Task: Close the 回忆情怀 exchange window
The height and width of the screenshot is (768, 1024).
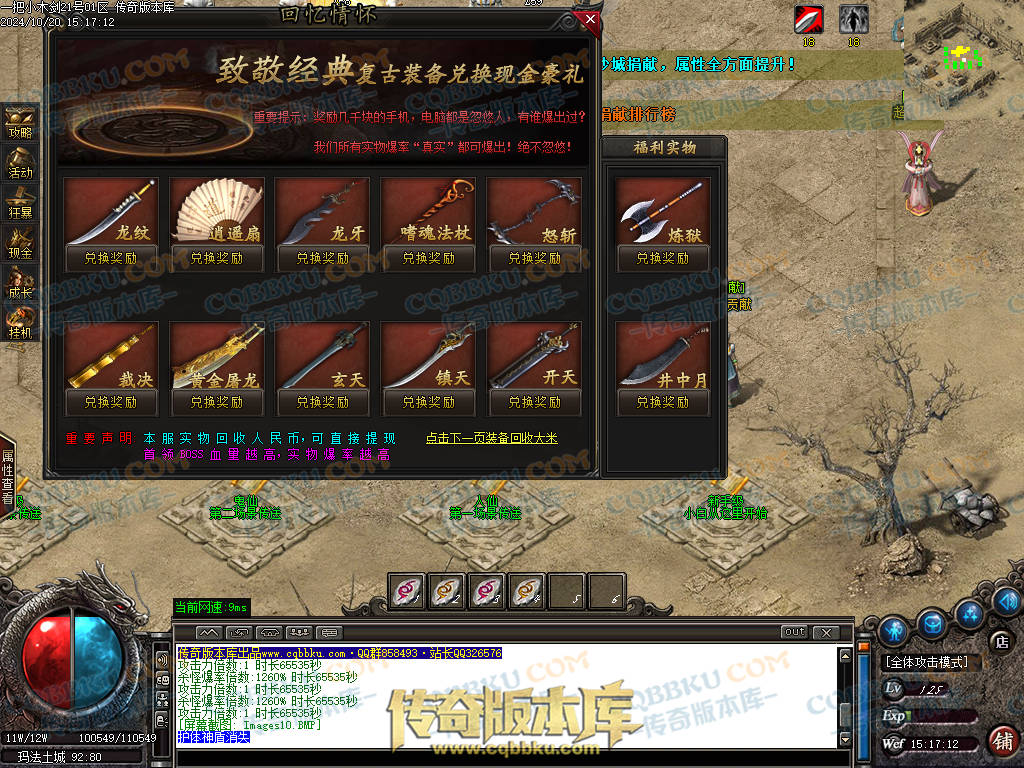Action: (x=590, y=19)
